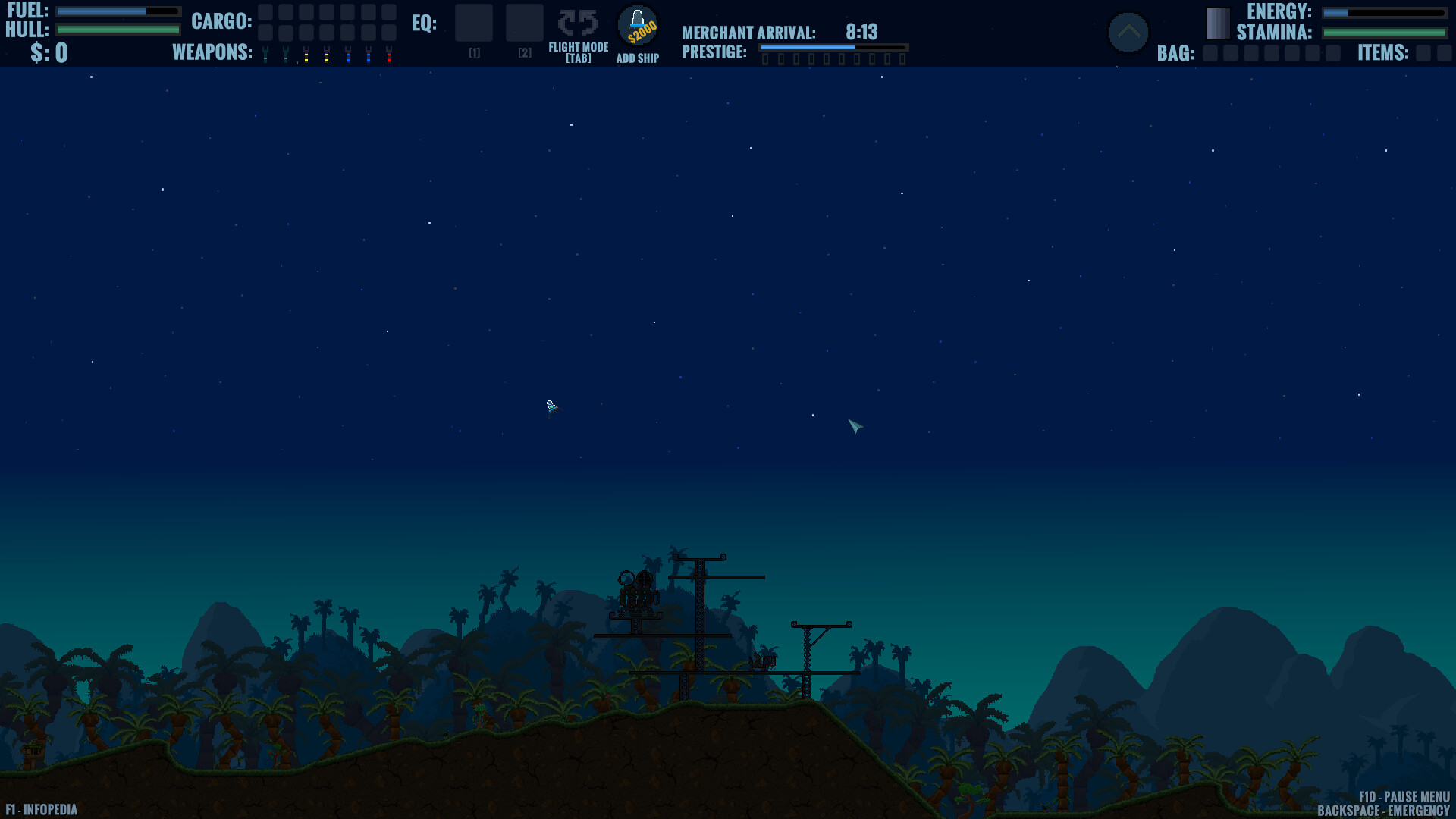
Task: Select the second yellow weapon icon
Action: 326,53
